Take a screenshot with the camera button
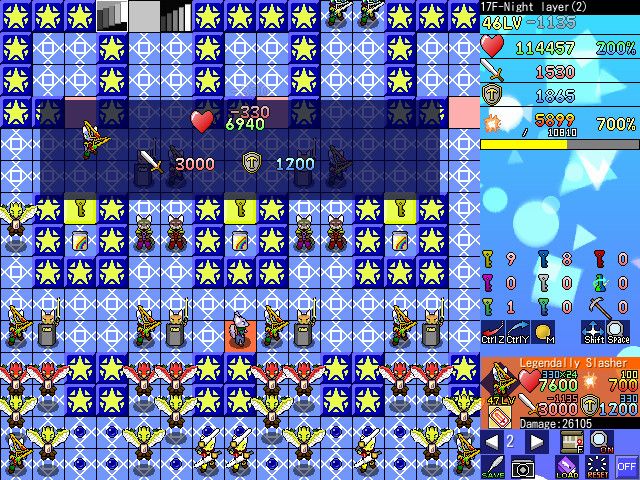640x480 pixels. click(522, 466)
